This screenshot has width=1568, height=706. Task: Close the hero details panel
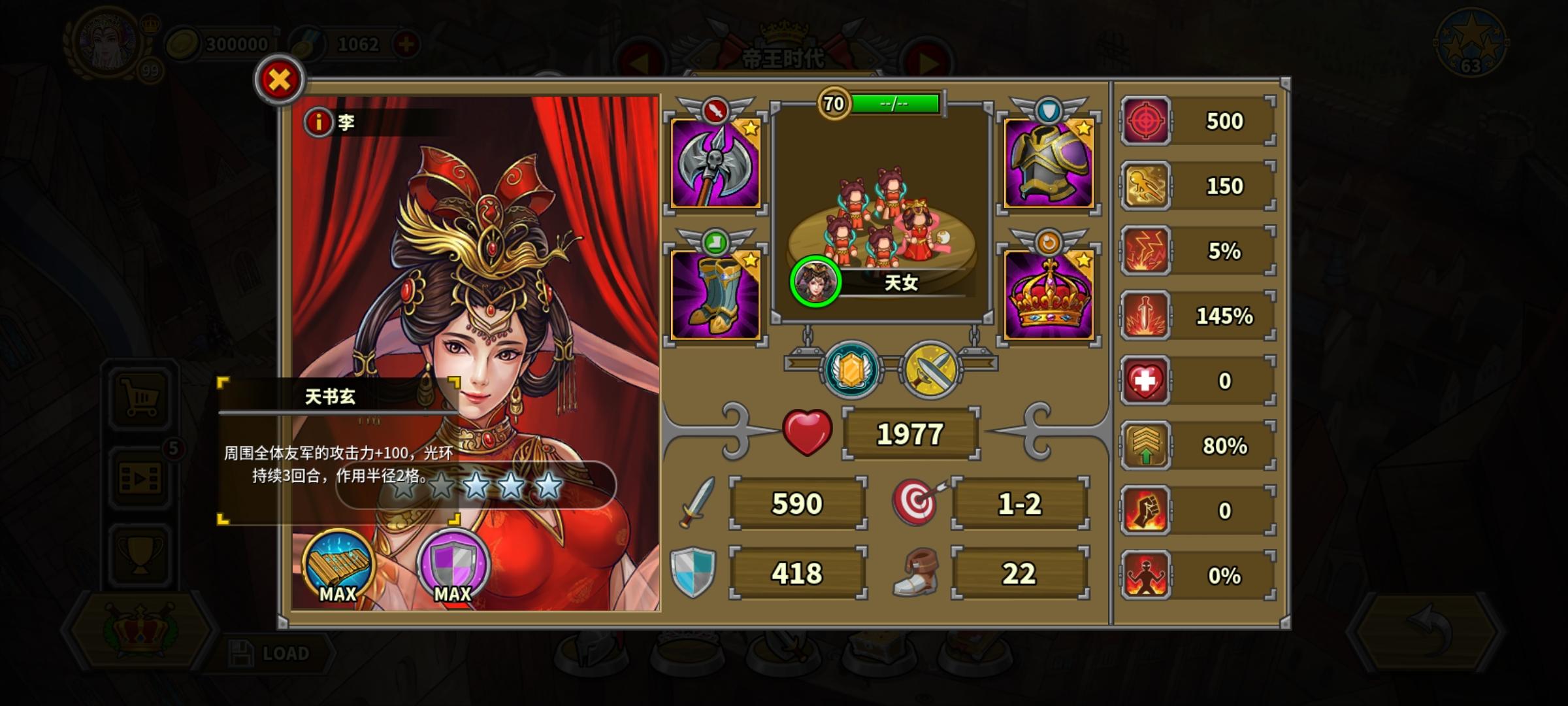[280, 80]
